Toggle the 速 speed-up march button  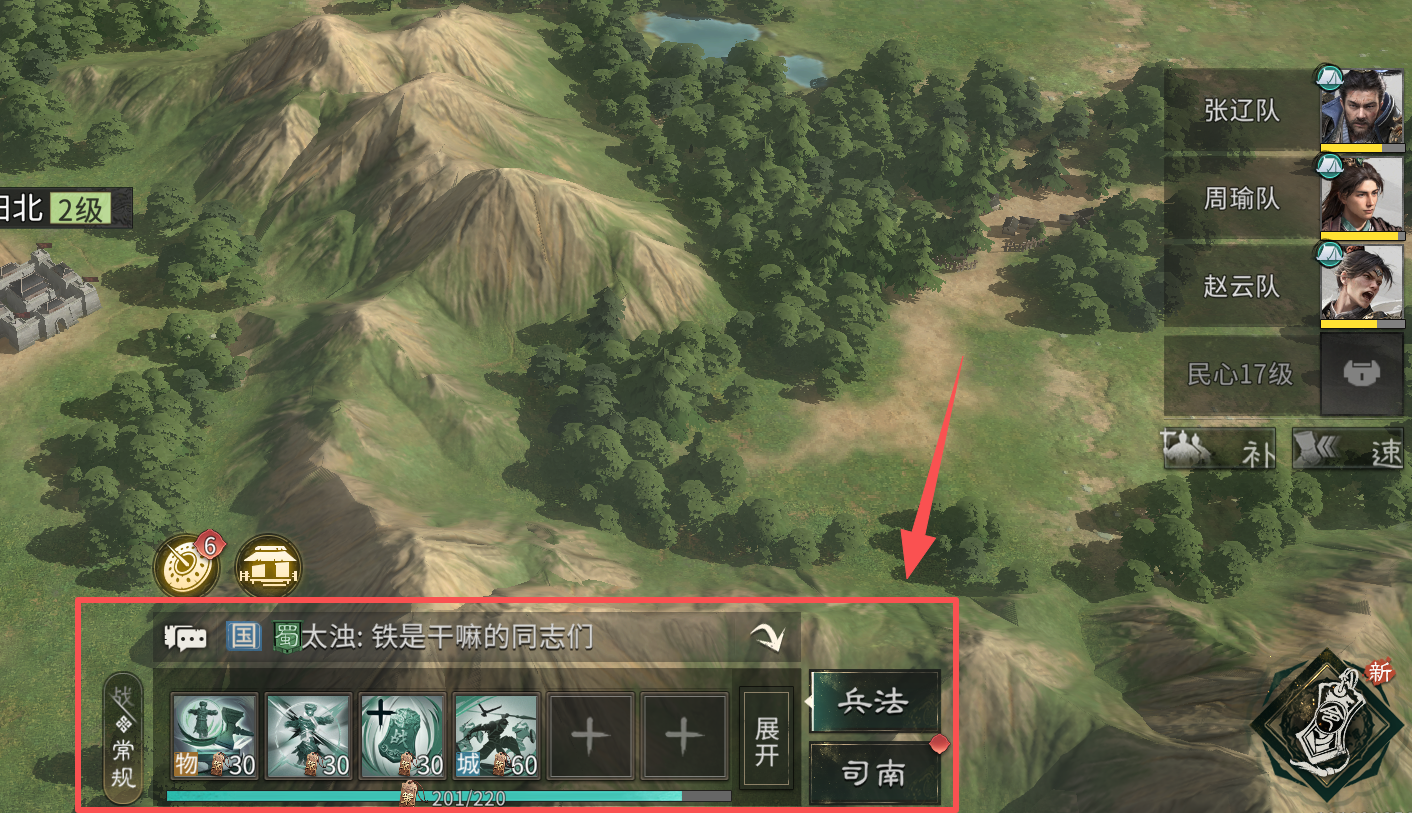pos(1348,449)
